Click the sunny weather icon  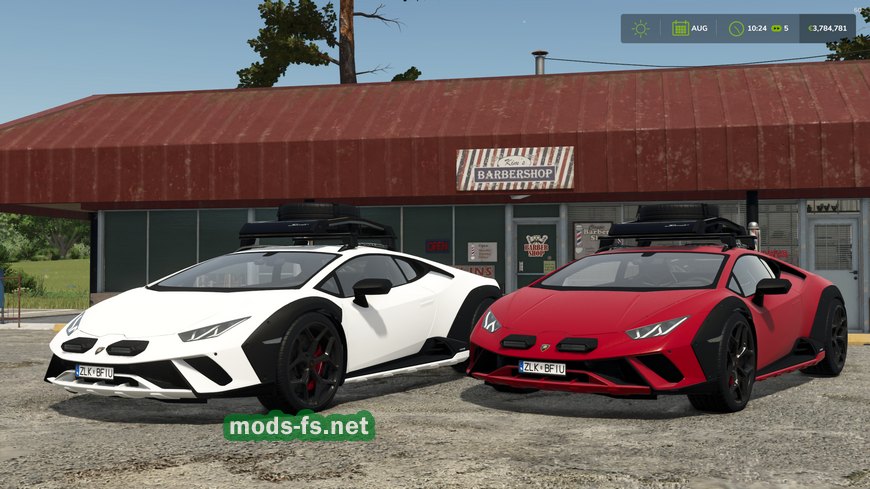tap(640, 28)
